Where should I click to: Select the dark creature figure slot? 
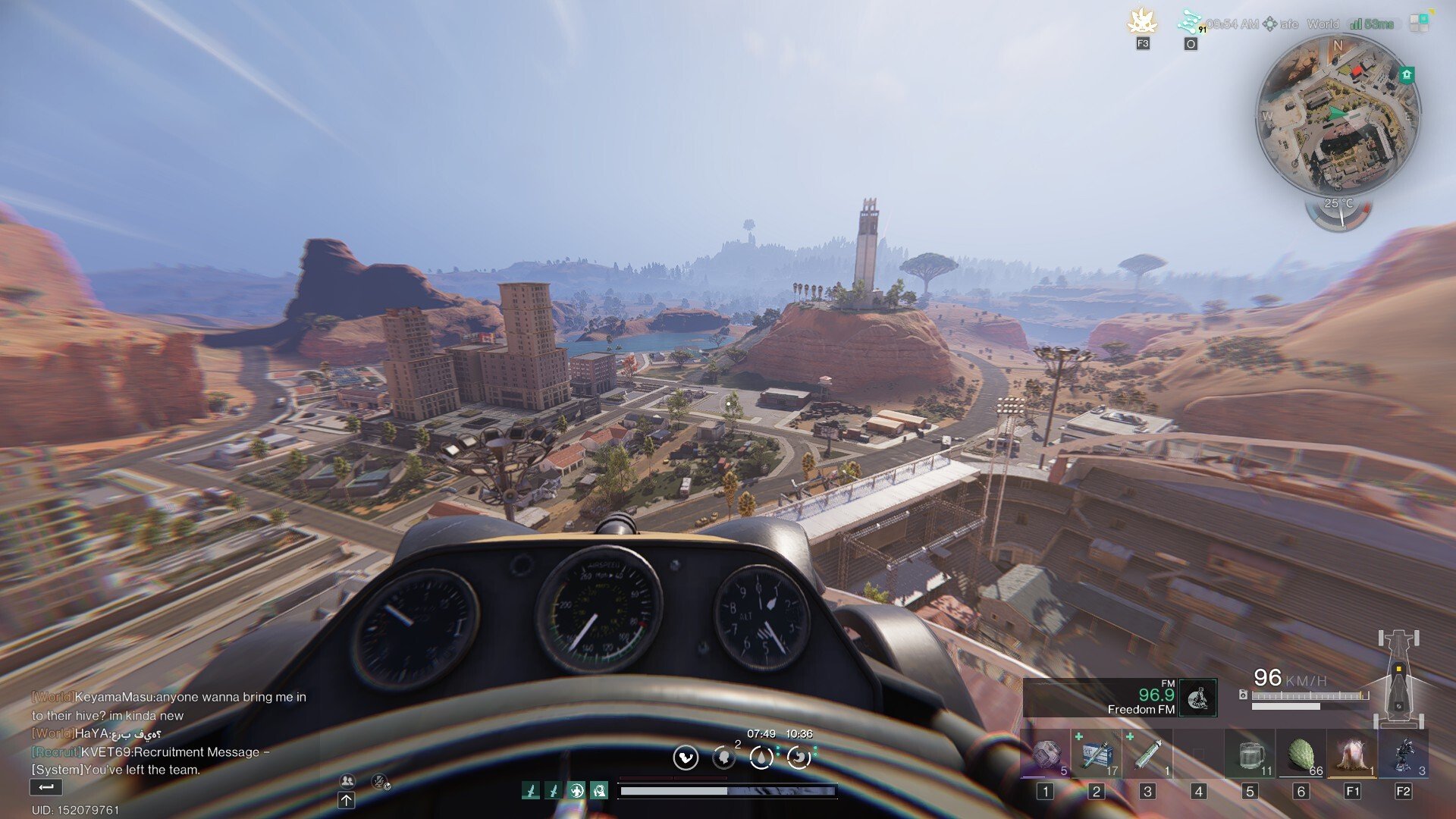[1403, 755]
